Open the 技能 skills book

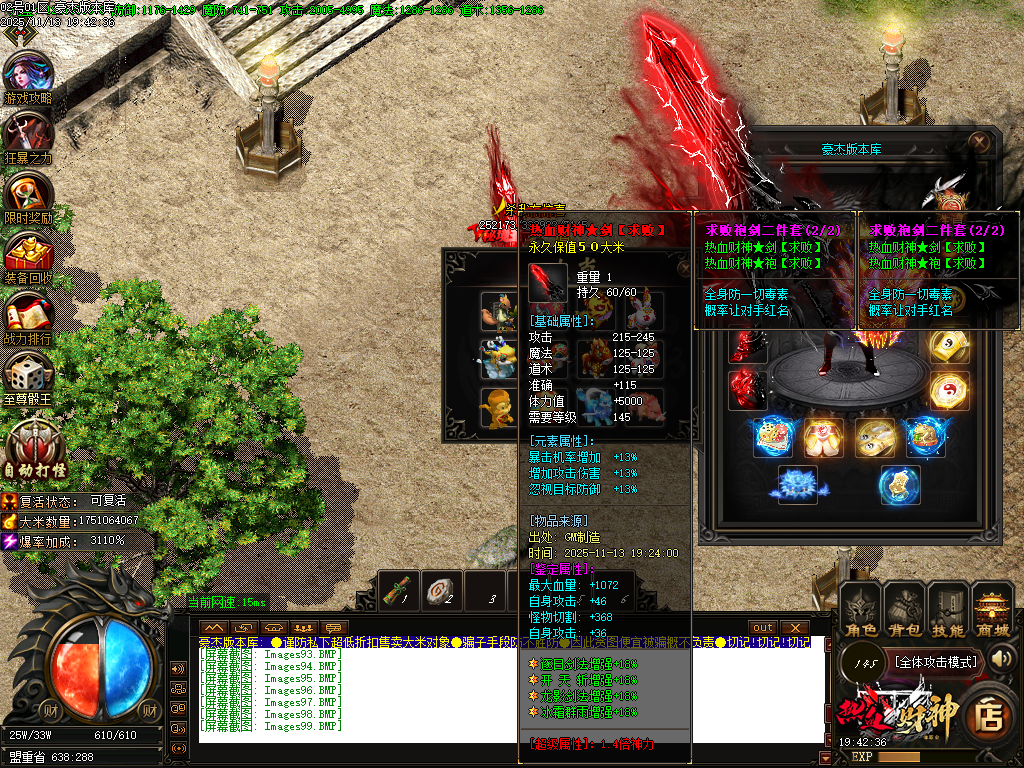(x=947, y=610)
